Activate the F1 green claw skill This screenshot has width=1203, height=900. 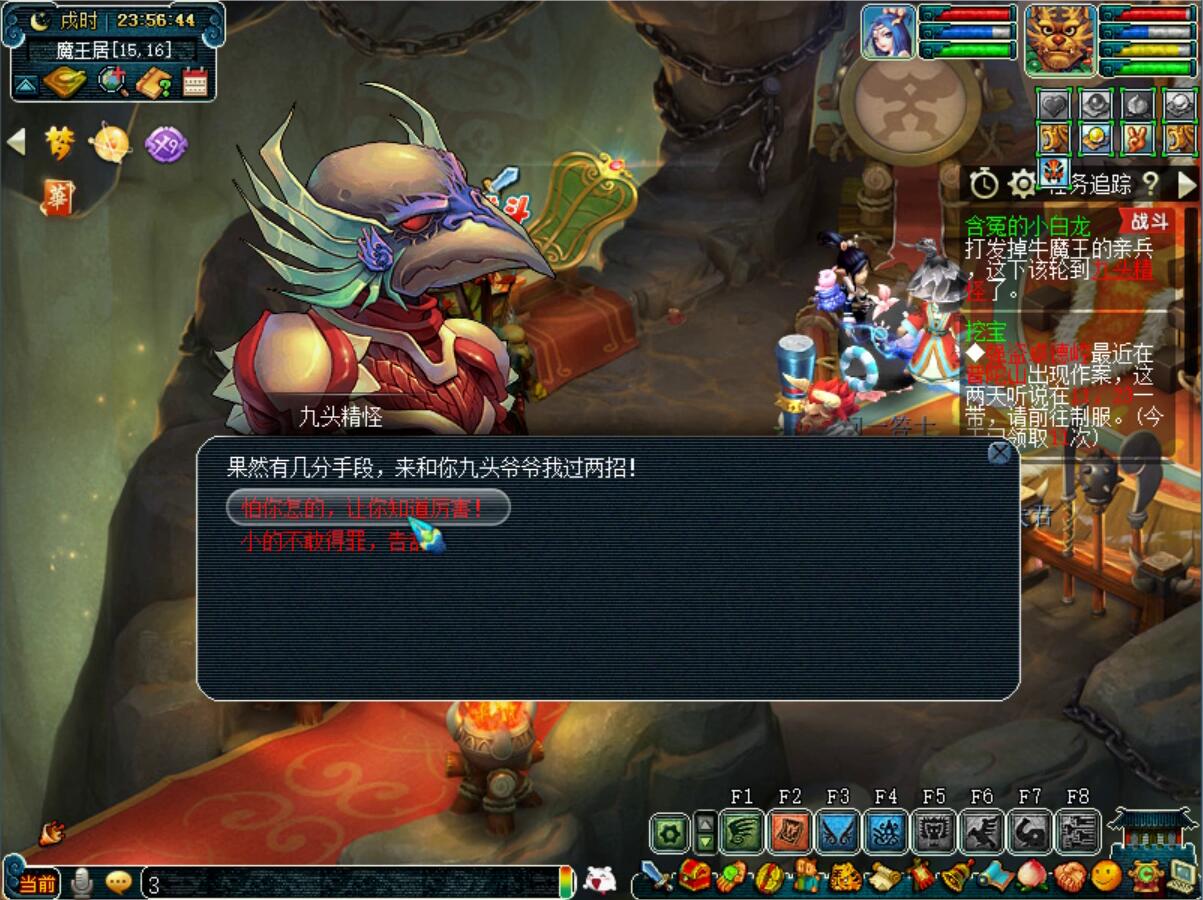click(741, 831)
